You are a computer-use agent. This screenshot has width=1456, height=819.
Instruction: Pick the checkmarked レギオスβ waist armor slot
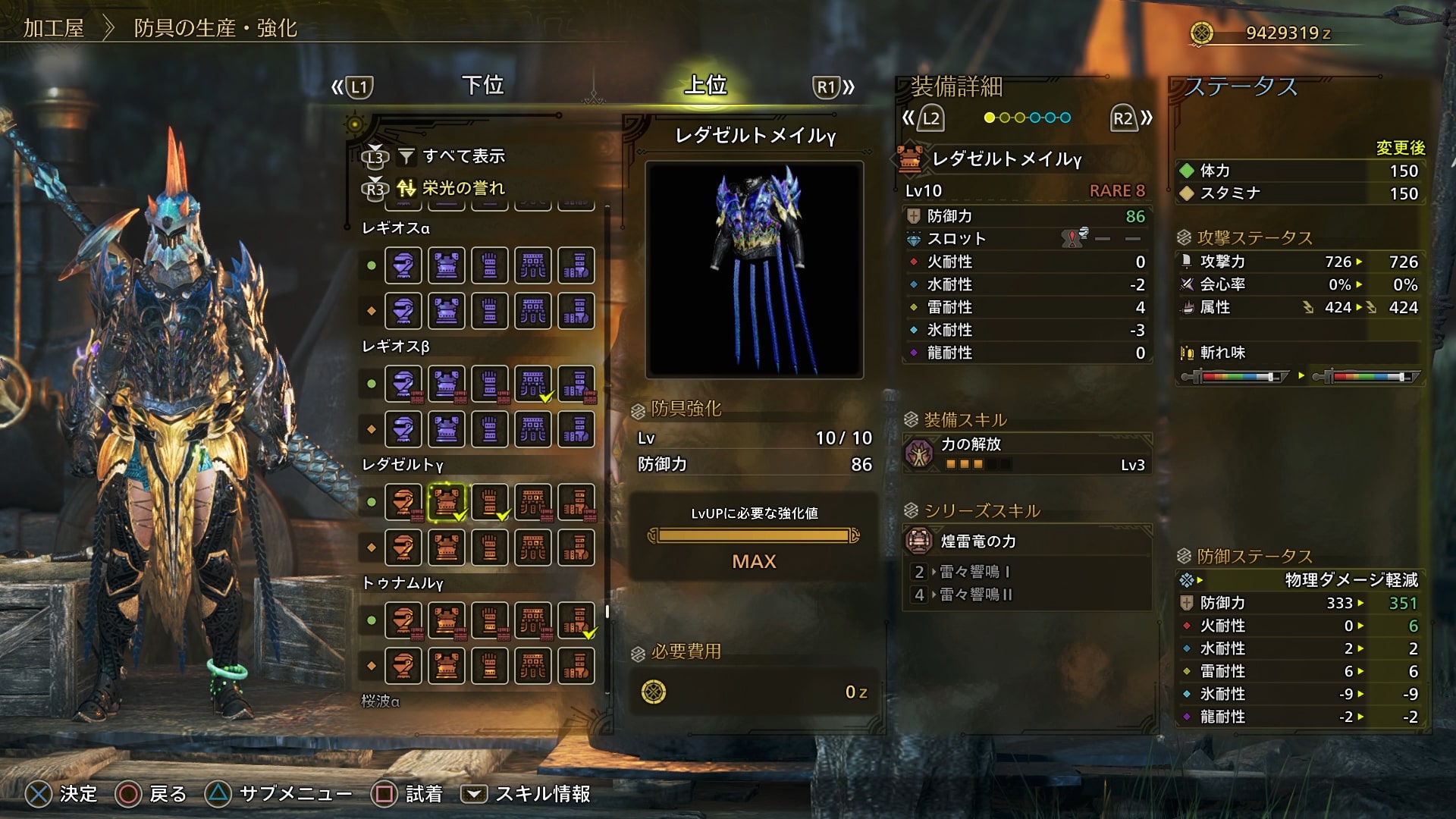[533, 384]
